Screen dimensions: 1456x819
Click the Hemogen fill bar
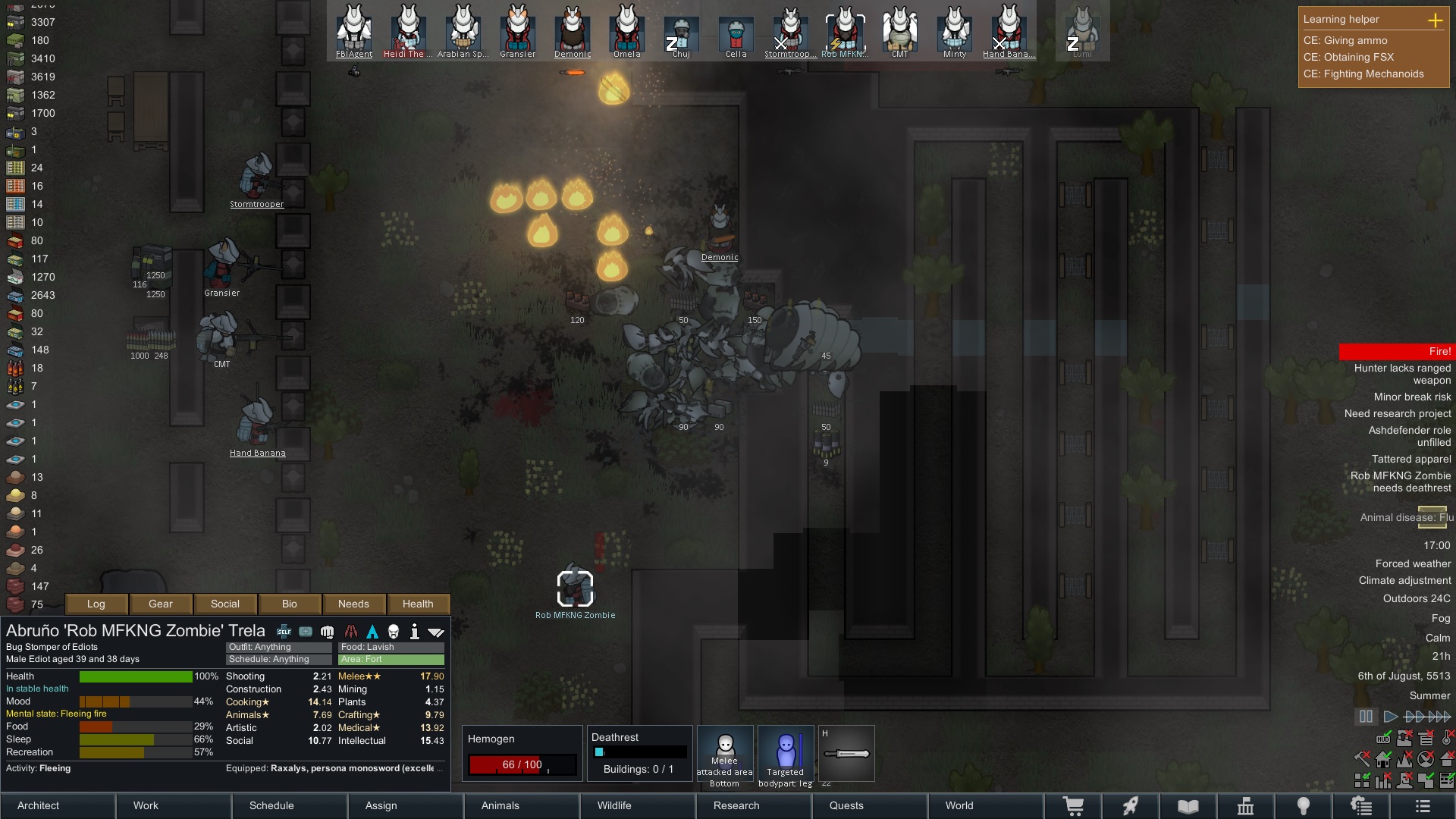pyautogui.click(x=523, y=764)
